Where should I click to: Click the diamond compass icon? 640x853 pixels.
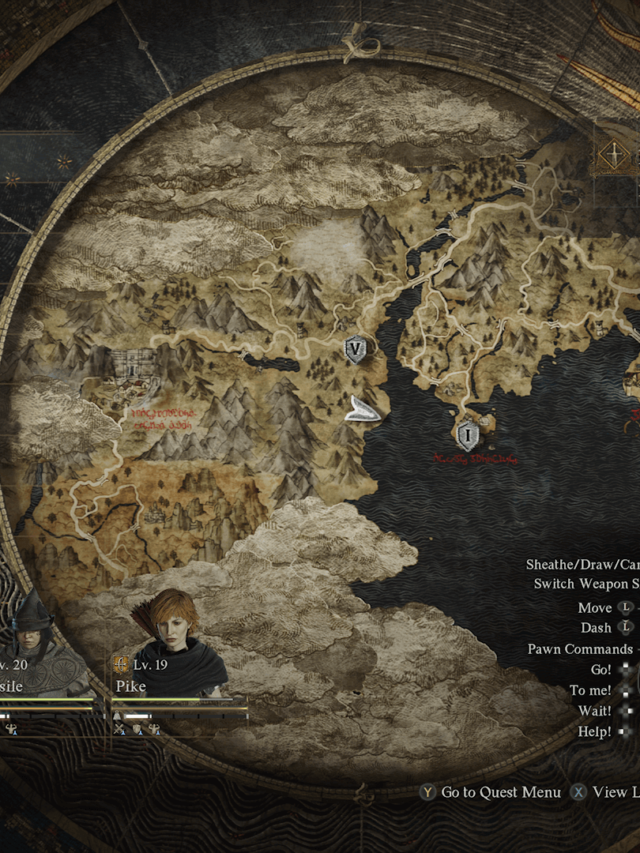609,155
